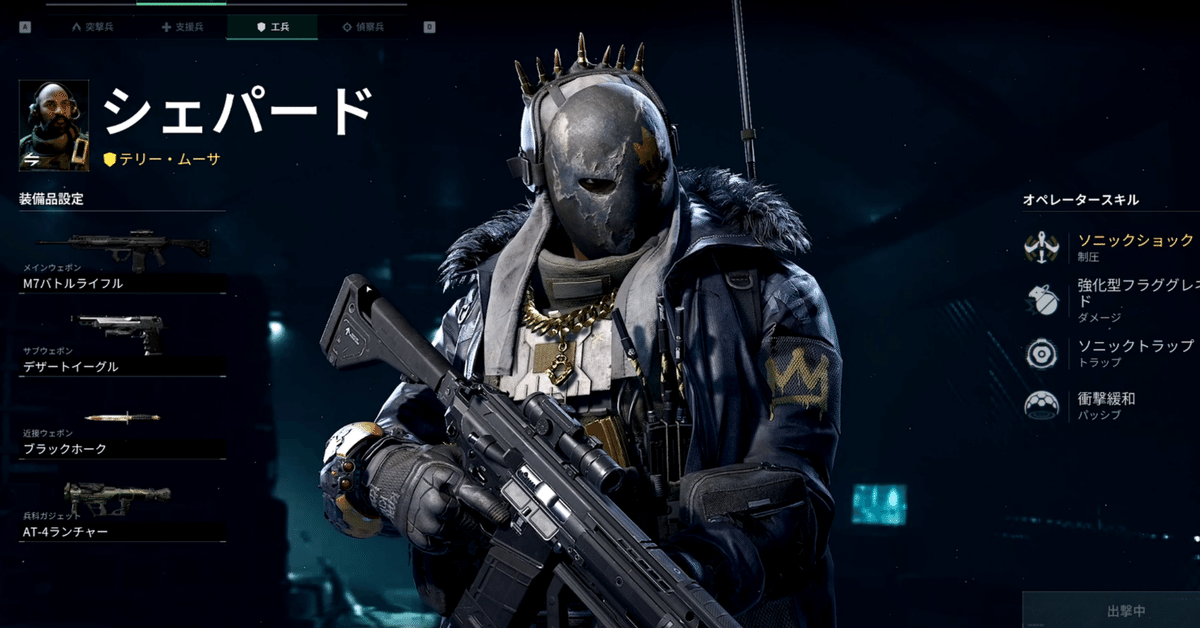Click the 出撃中 deploy button
The image size is (1200, 628).
[1111, 609]
